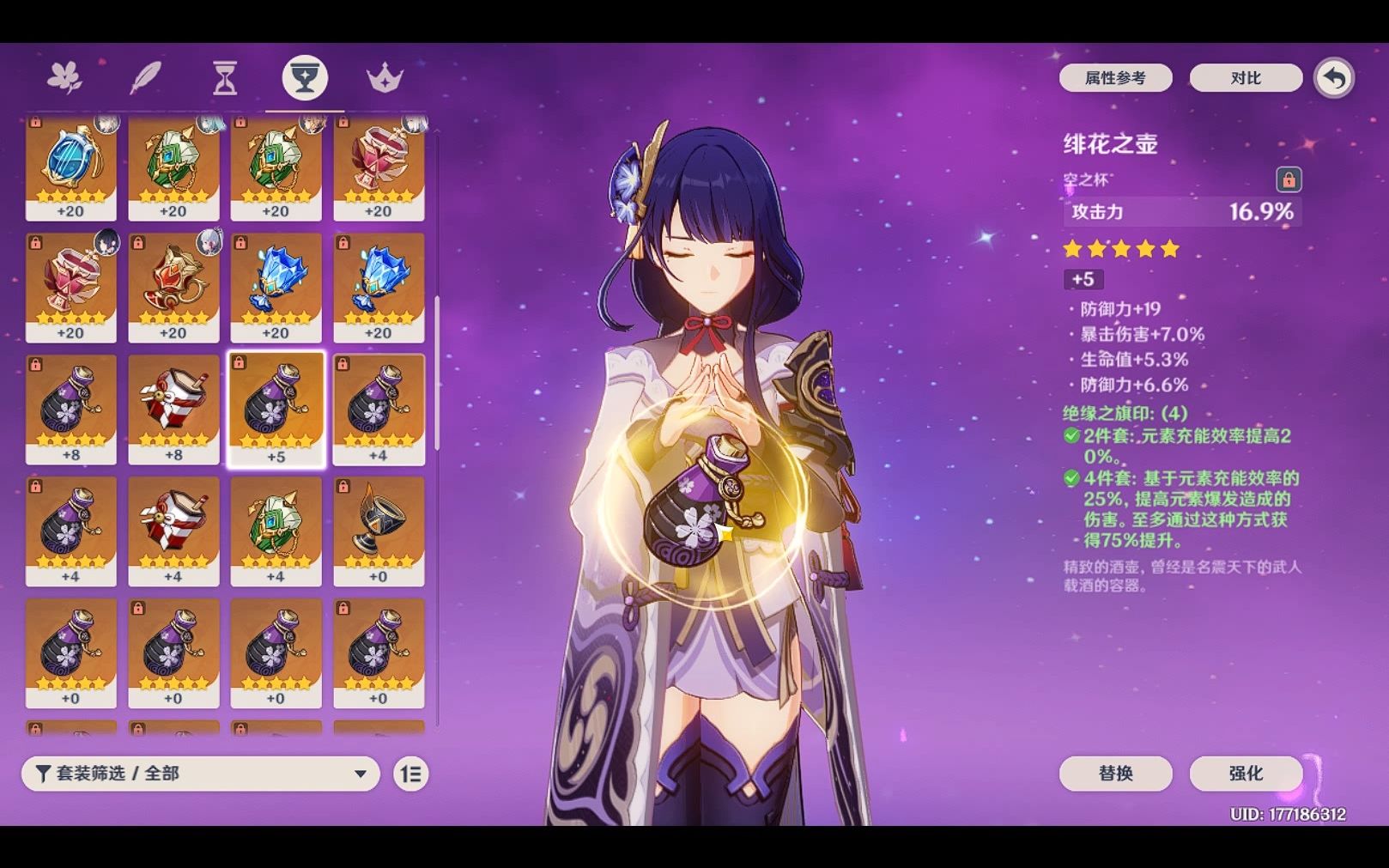This screenshot has height=868, width=1389.
Task: Select the hourglass sands artifact category icon
Action: pyautogui.click(x=223, y=77)
